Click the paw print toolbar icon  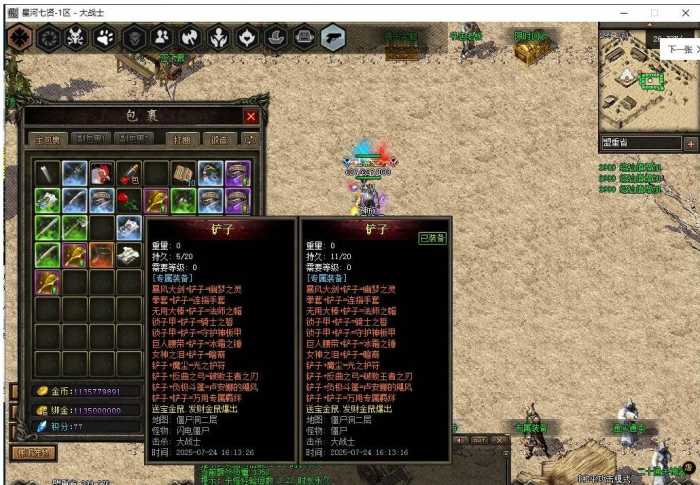pyautogui.click(x=104, y=39)
